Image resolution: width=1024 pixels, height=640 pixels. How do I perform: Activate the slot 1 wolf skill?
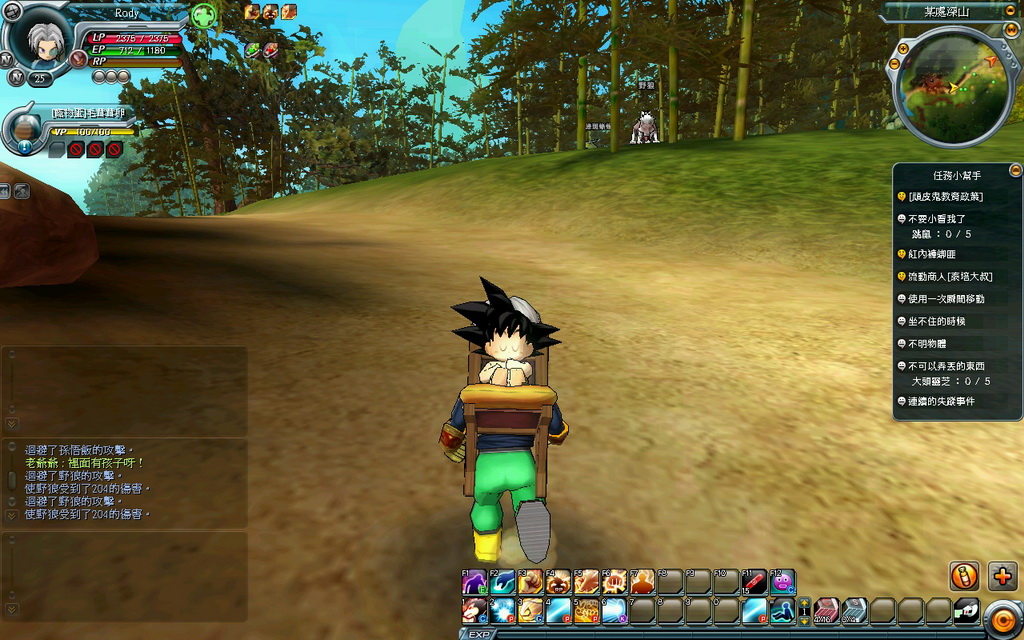tap(474, 610)
